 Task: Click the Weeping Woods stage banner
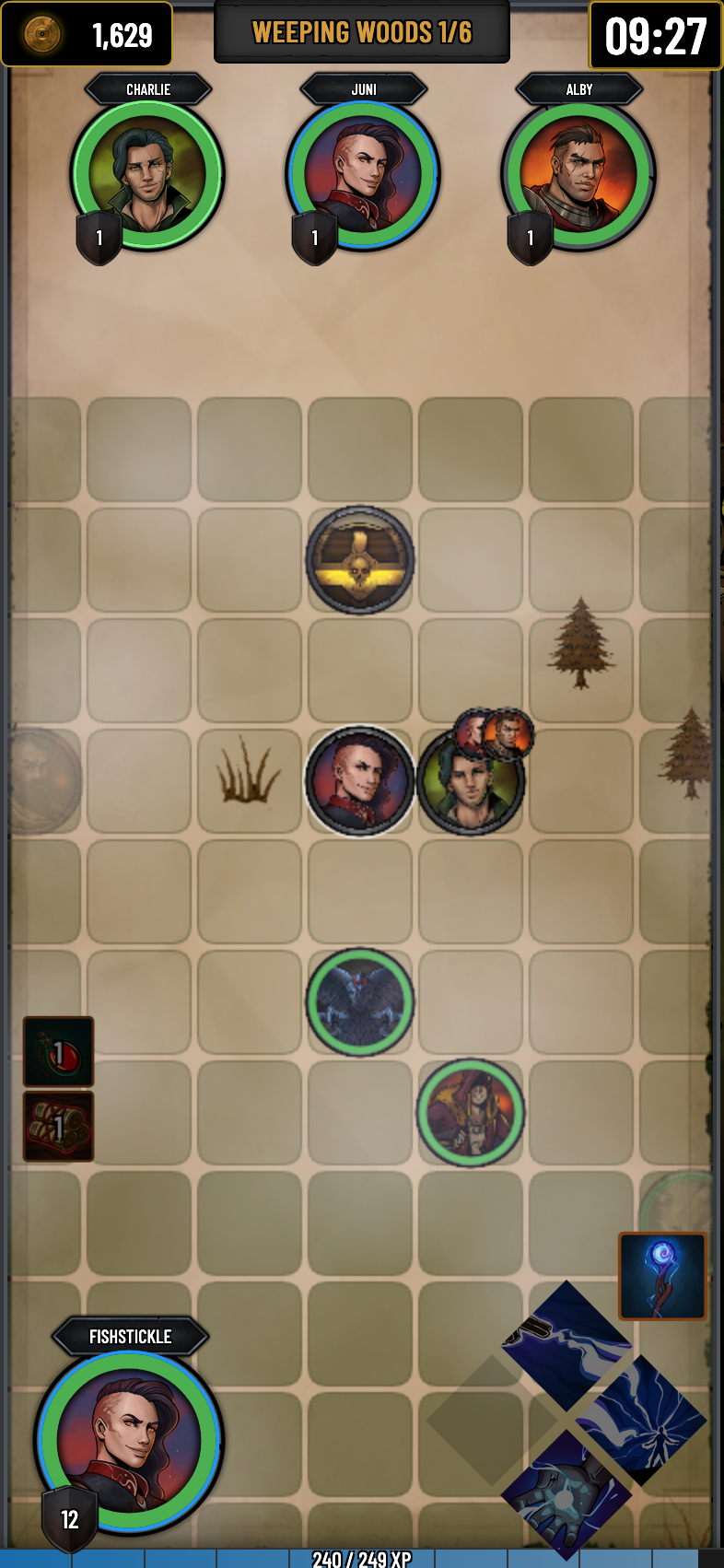tap(361, 33)
